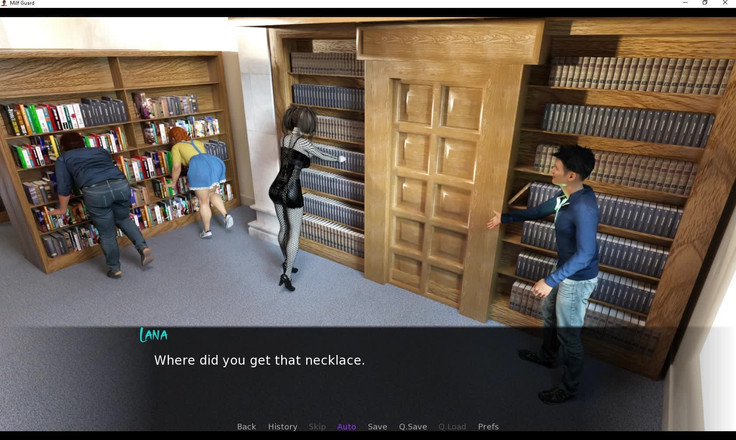
Task: Toggle Auto dialogue advance
Action: 346,427
